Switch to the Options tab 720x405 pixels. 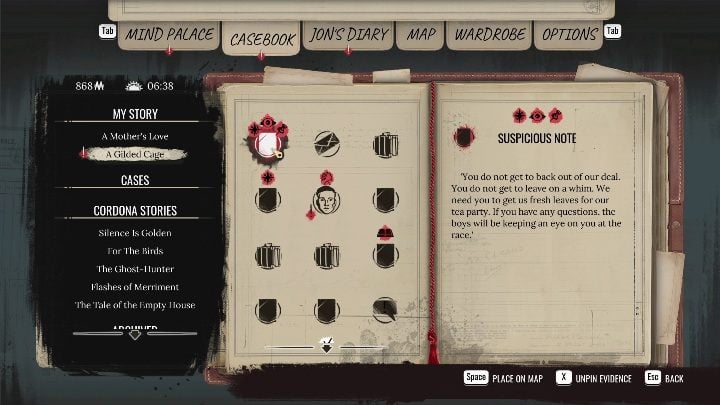click(x=569, y=35)
